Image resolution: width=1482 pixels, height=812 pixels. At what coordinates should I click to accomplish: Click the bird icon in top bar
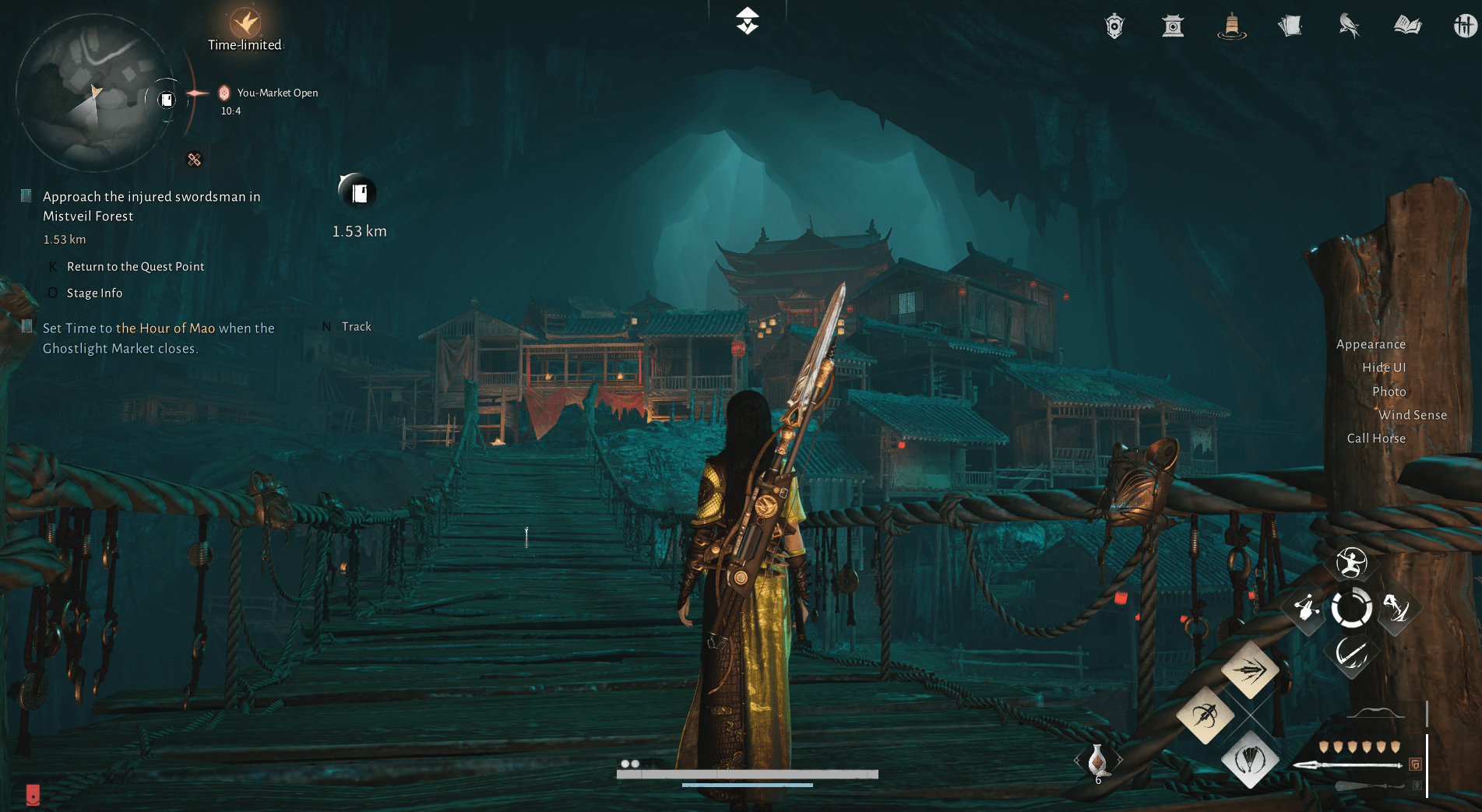click(x=1349, y=26)
